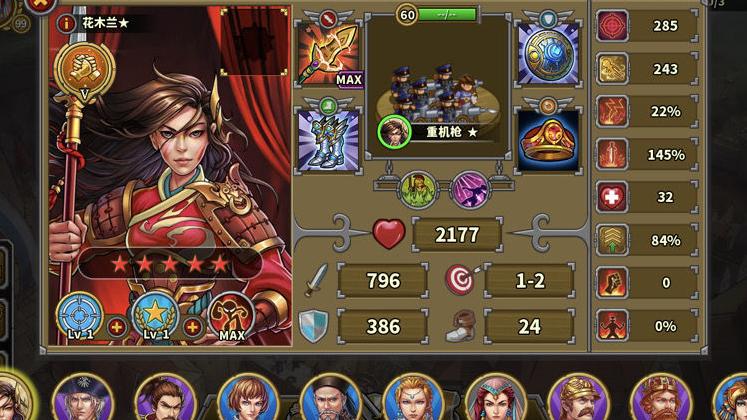This screenshot has width=747, height=420.
Task: Tap the gold fist rank emblem
Action: (x=79, y=66)
